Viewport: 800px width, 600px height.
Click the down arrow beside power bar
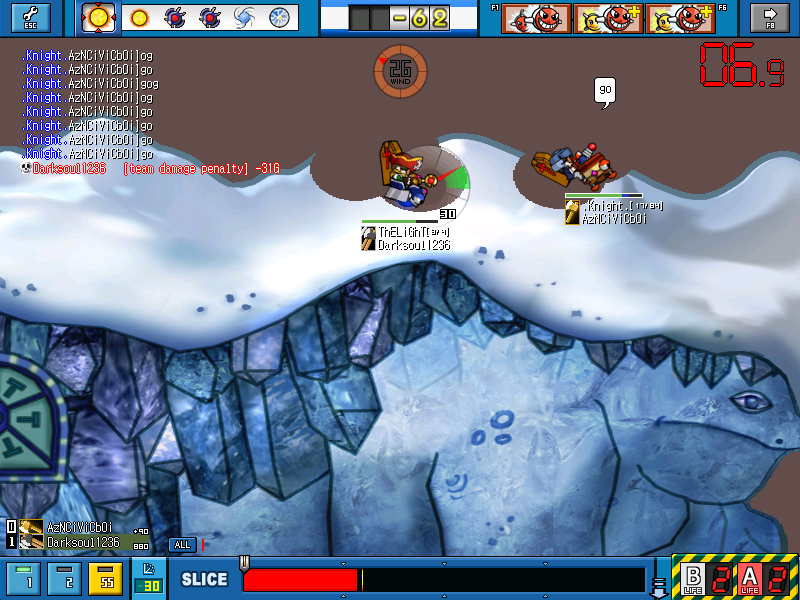pyautogui.click(x=659, y=580)
